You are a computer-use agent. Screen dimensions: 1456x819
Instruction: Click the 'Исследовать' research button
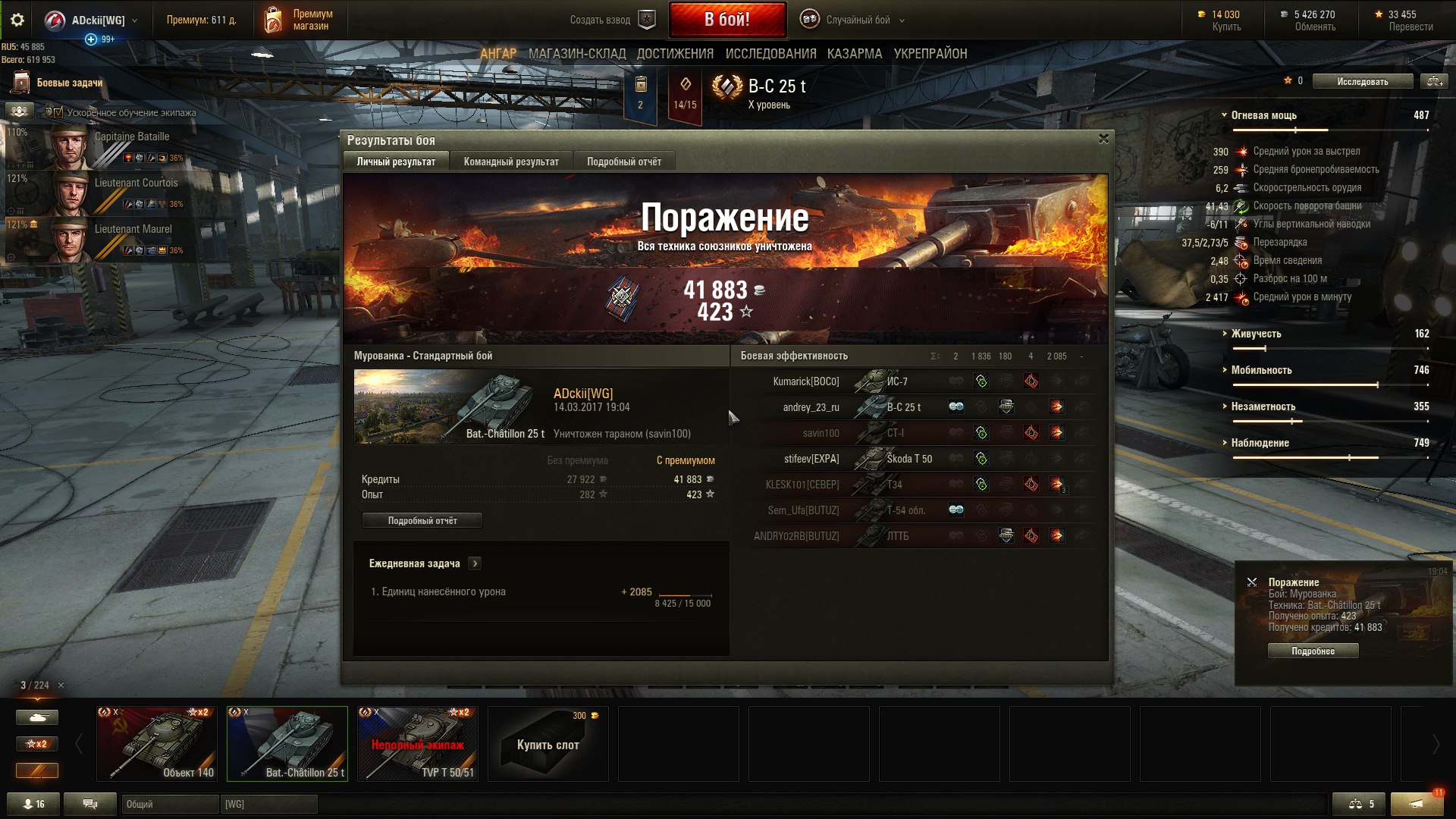coord(1362,81)
